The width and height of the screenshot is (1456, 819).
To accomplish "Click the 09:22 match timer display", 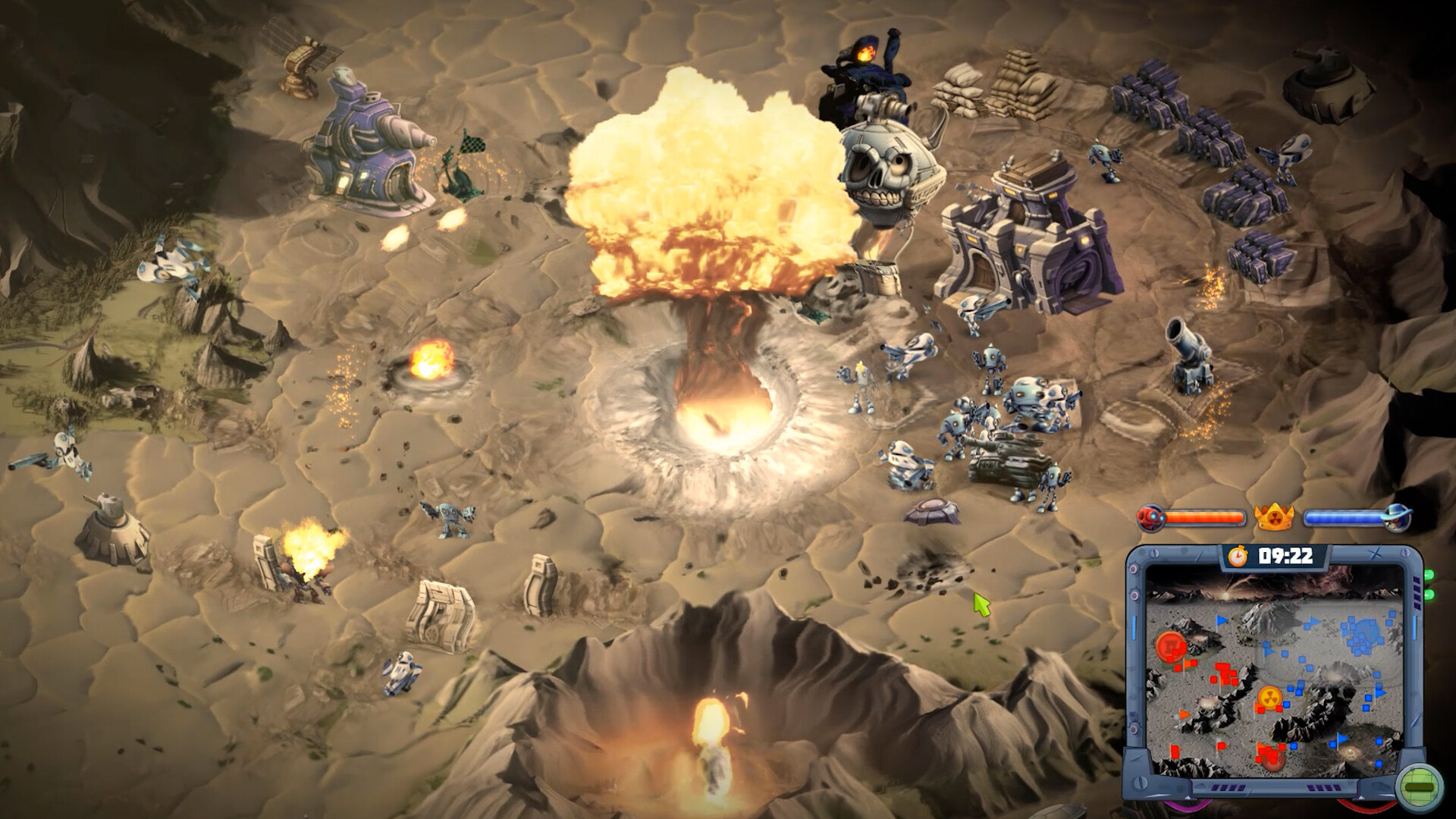I will tap(1287, 556).
